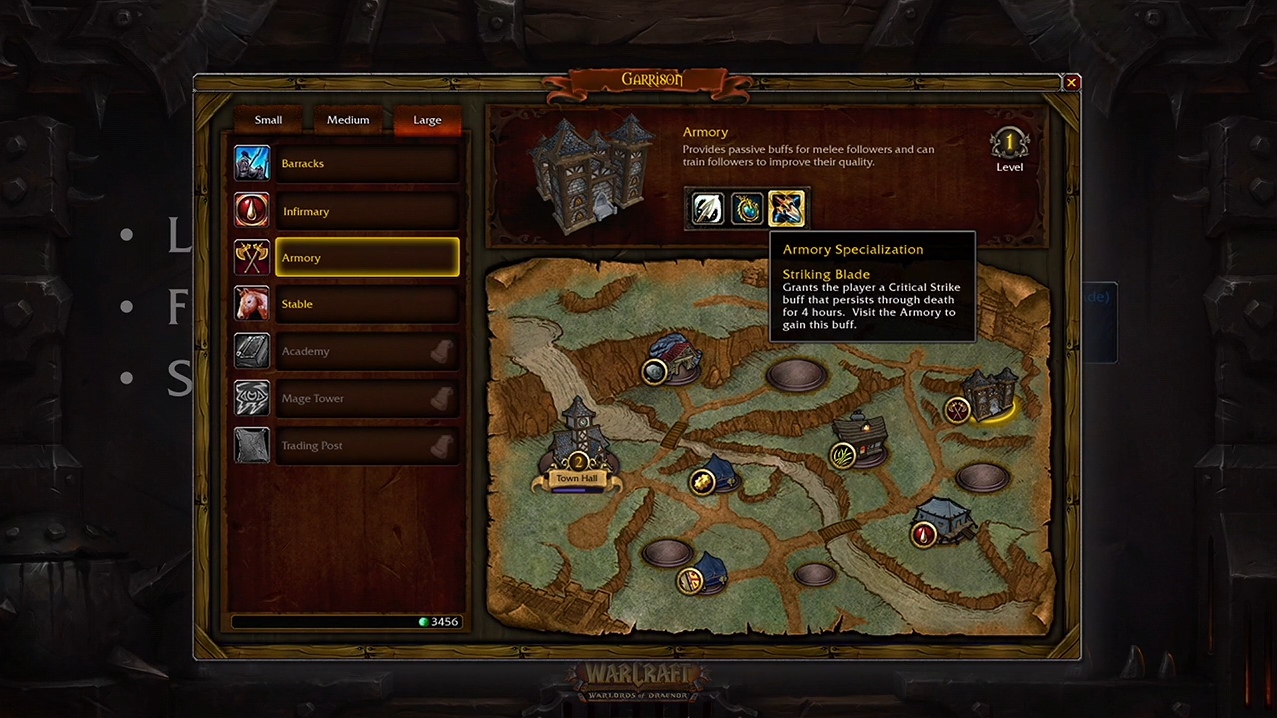Choose the first Armory specialization icon

(707, 209)
